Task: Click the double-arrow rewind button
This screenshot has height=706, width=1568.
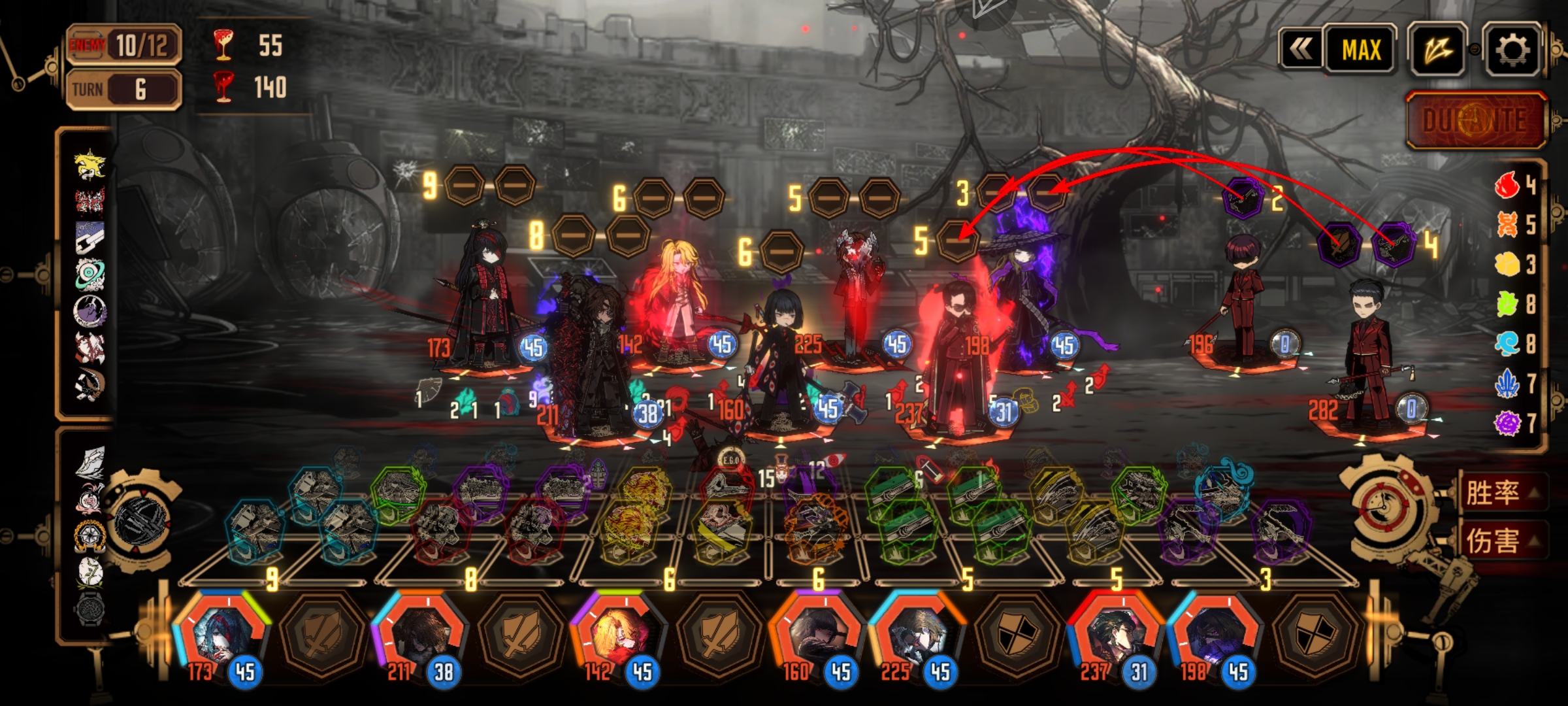Action: click(1301, 50)
